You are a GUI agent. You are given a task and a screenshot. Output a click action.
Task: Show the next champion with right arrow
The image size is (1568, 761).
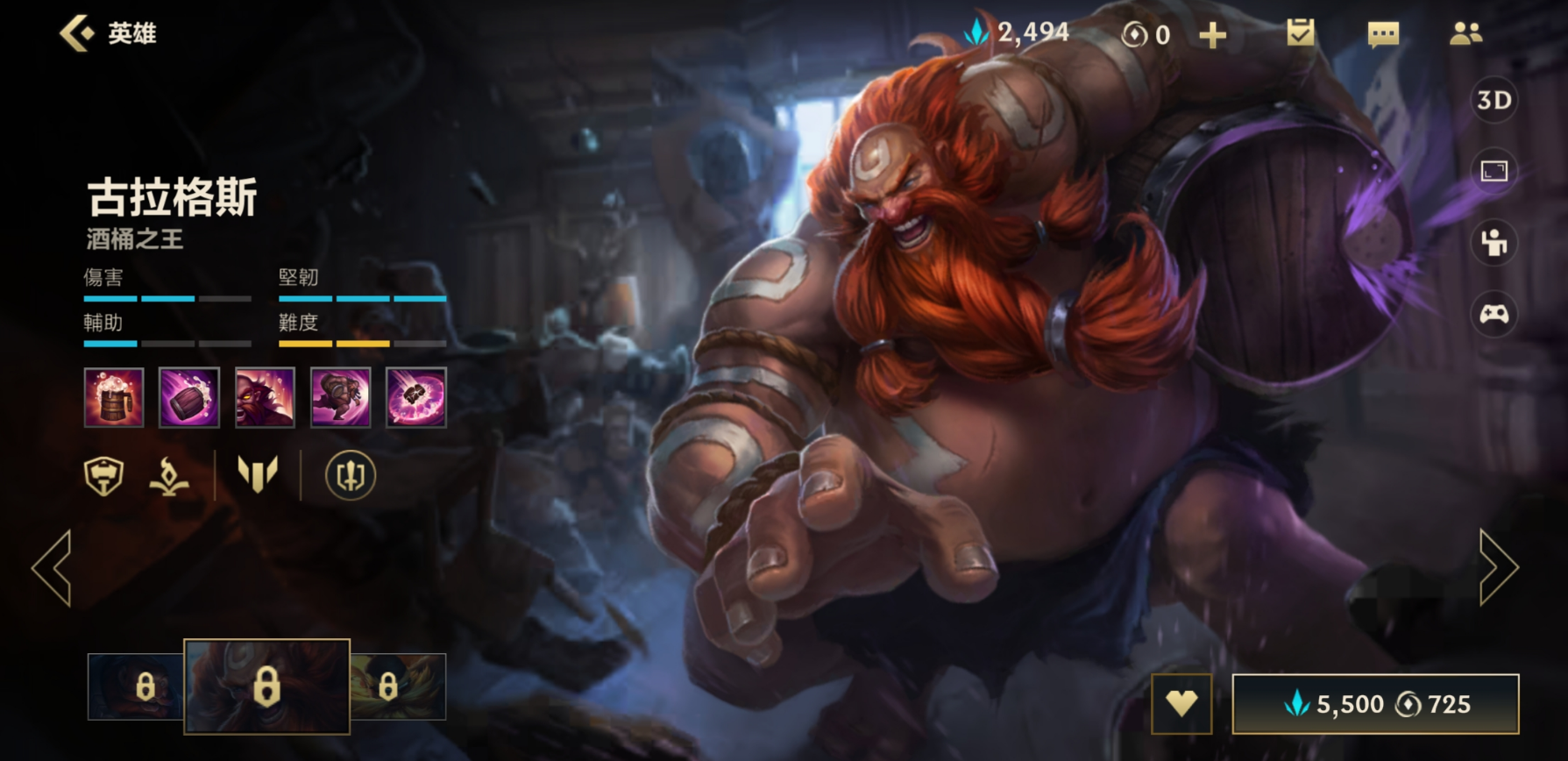tap(1498, 568)
